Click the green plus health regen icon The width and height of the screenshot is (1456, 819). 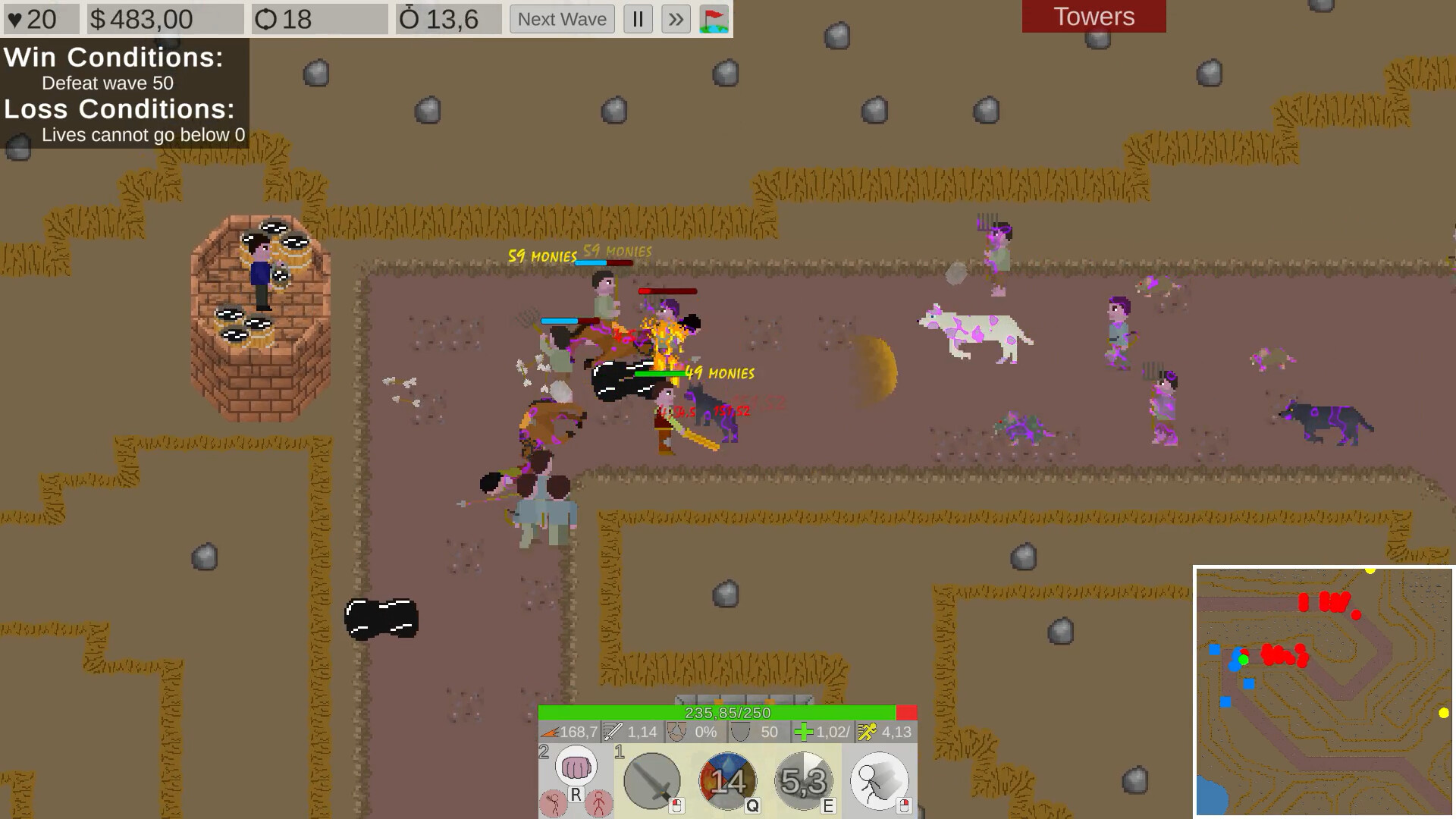point(804,733)
